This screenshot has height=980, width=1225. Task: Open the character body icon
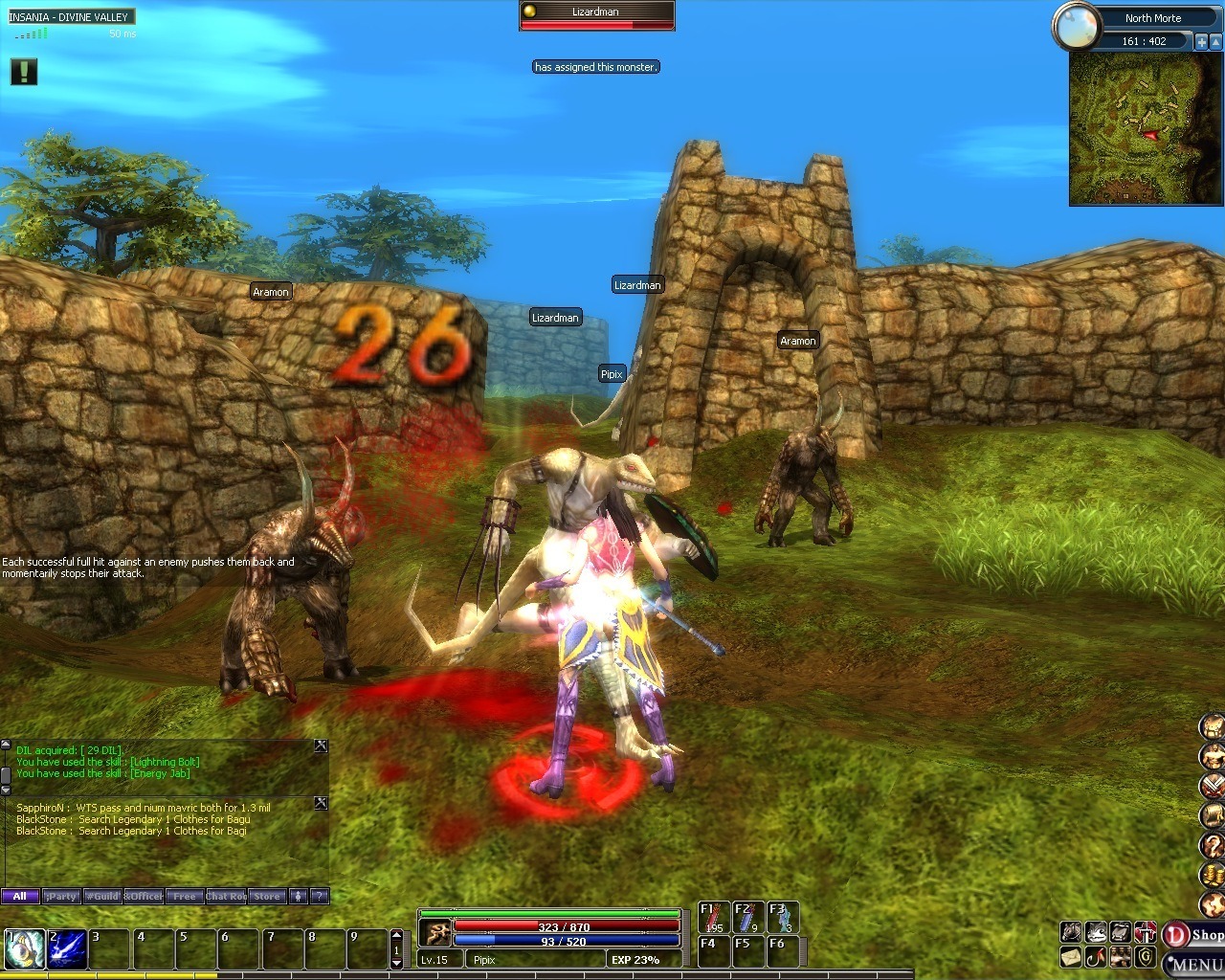(x=1213, y=756)
